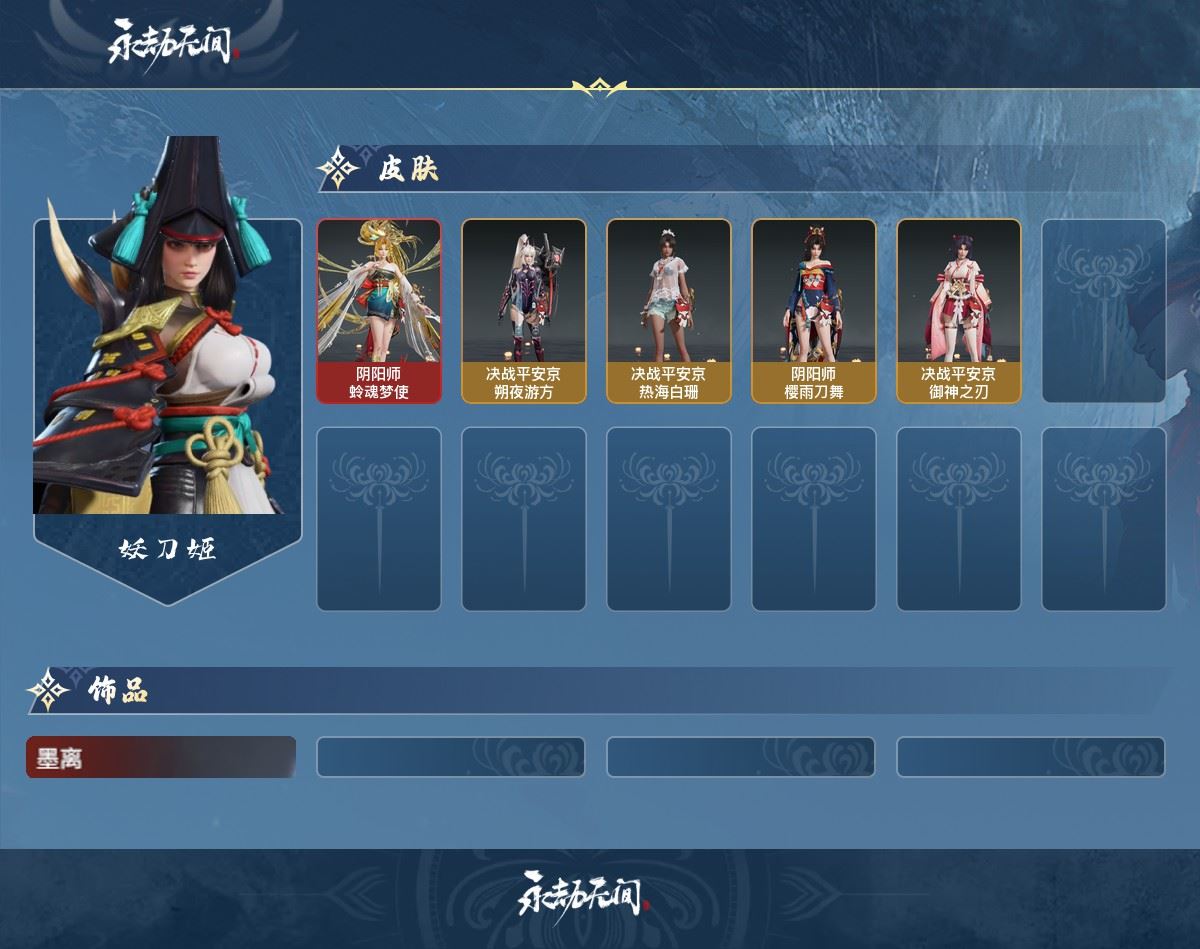Select the 樱雨刀舞 skin card
This screenshot has height=949, width=1200.
point(814,311)
